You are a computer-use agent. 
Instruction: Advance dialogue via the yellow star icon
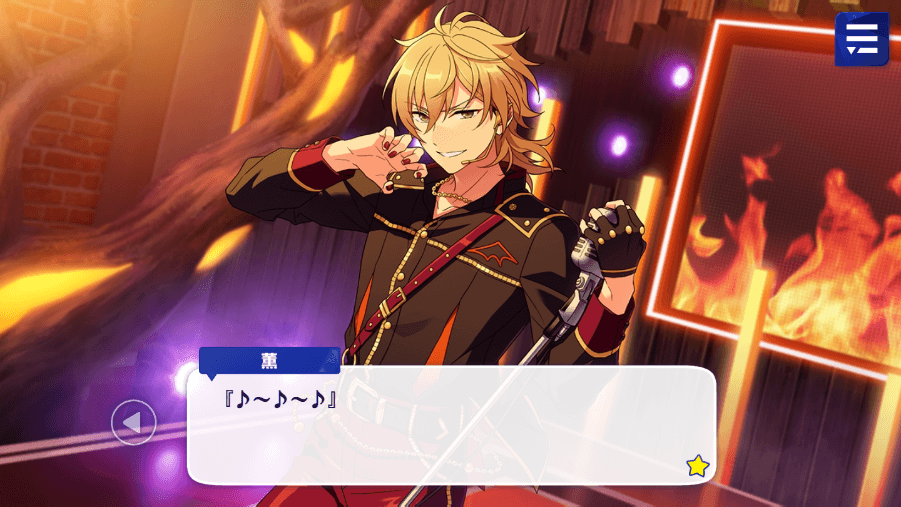697,465
